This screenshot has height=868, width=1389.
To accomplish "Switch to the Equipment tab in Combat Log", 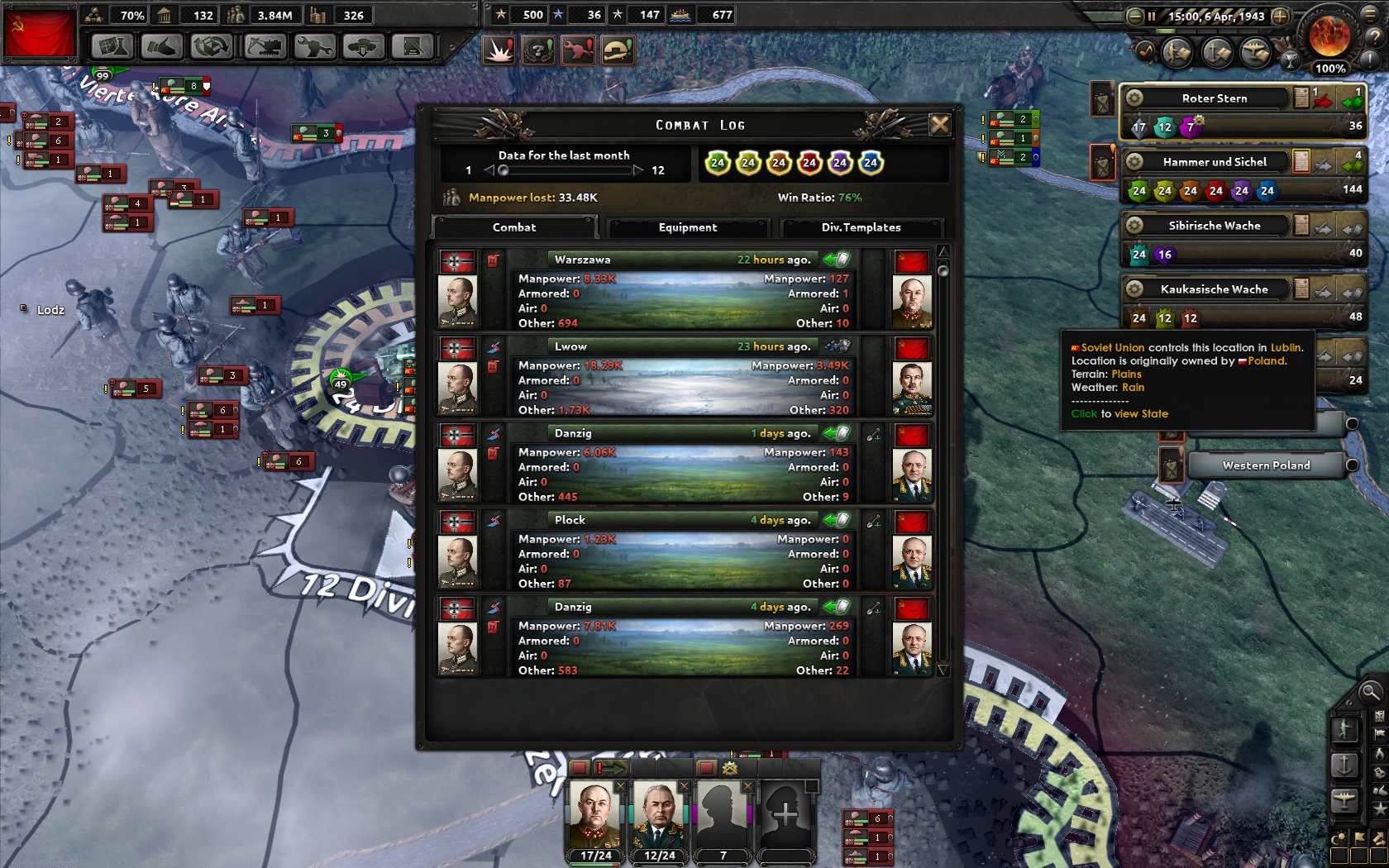I will click(688, 227).
